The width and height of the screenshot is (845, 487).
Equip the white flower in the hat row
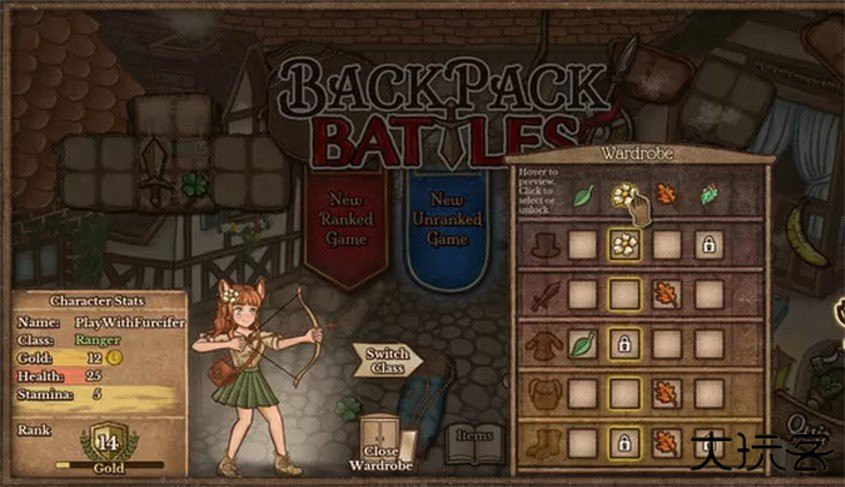(x=625, y=244)
